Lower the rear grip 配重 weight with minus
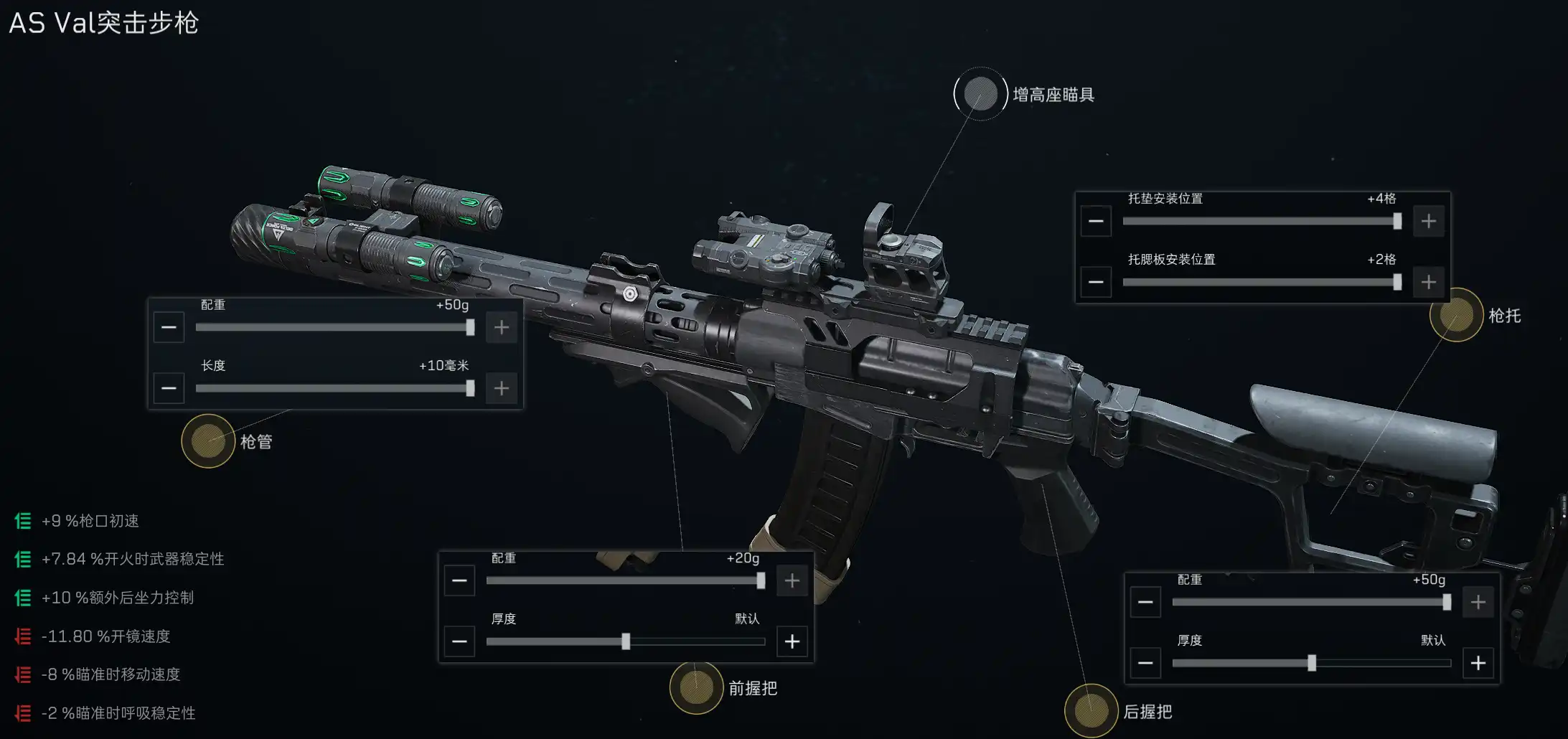The image size is (1568, 739). (1145, 602)
